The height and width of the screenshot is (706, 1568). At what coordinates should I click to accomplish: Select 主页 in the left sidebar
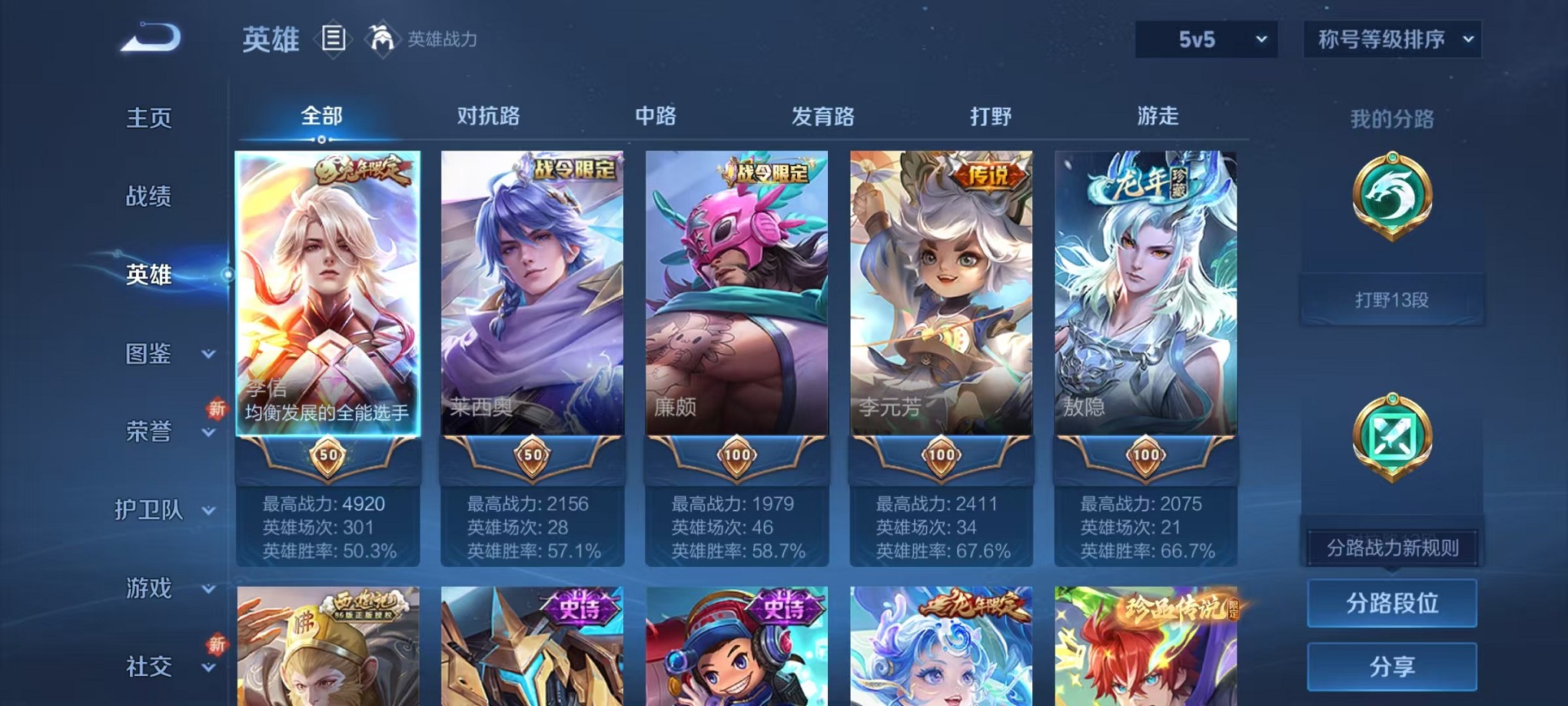tap(149, 117)
